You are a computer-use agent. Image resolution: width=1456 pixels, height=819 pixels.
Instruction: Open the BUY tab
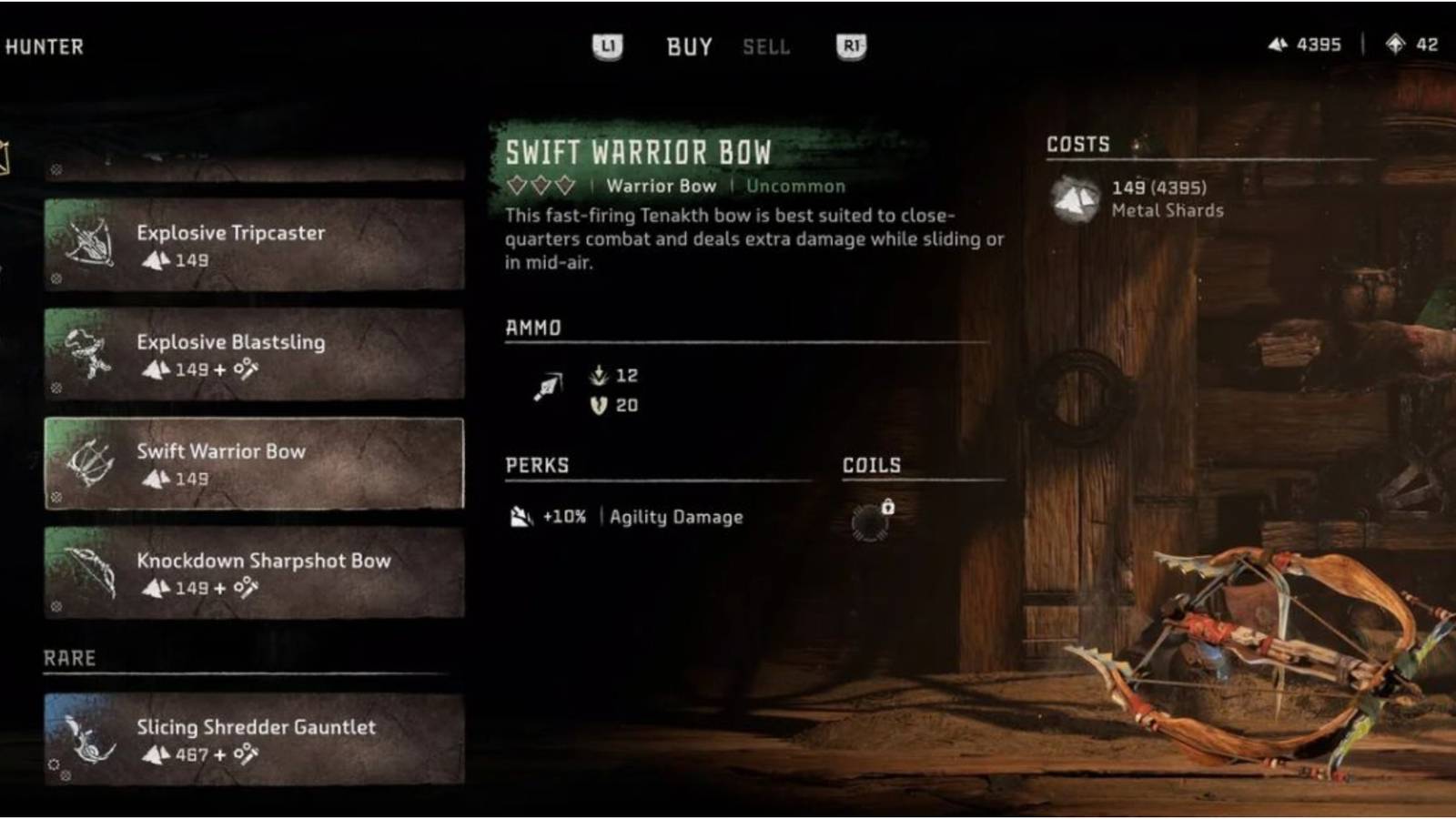690,46
